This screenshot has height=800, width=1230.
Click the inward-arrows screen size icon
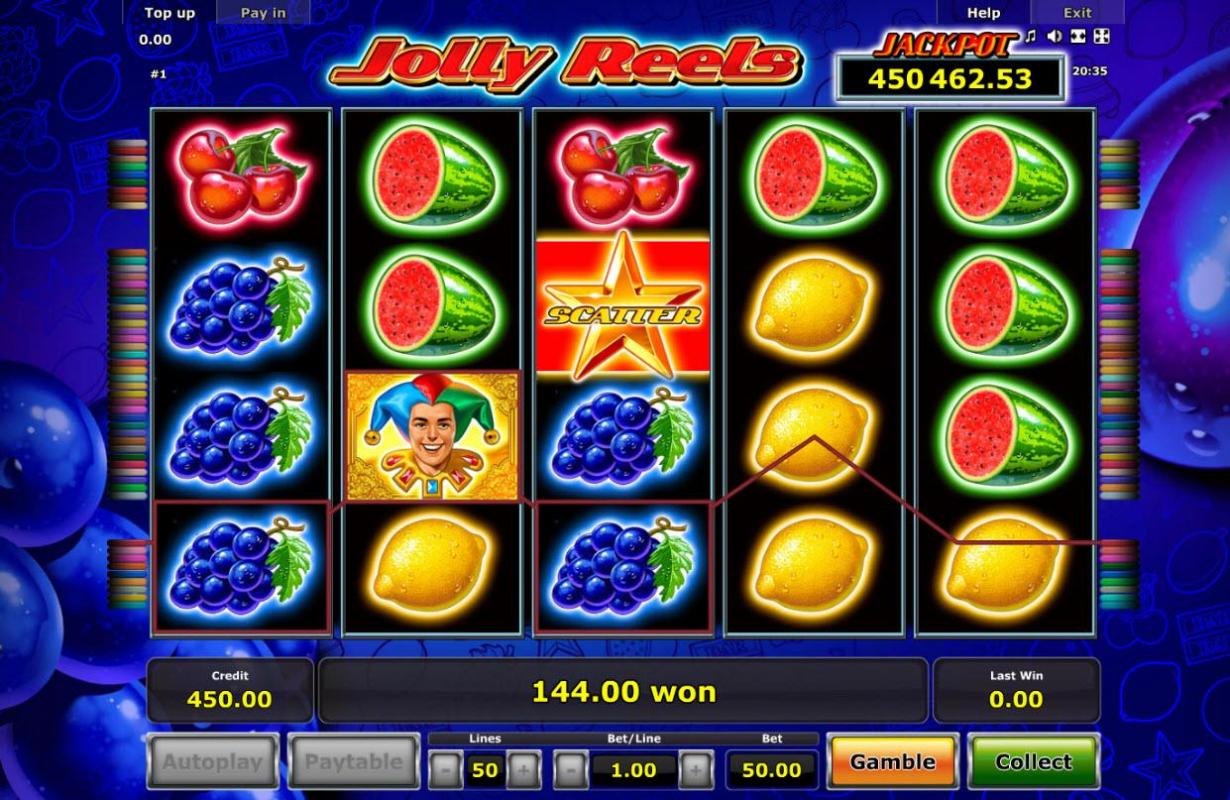click(1077, 37)
